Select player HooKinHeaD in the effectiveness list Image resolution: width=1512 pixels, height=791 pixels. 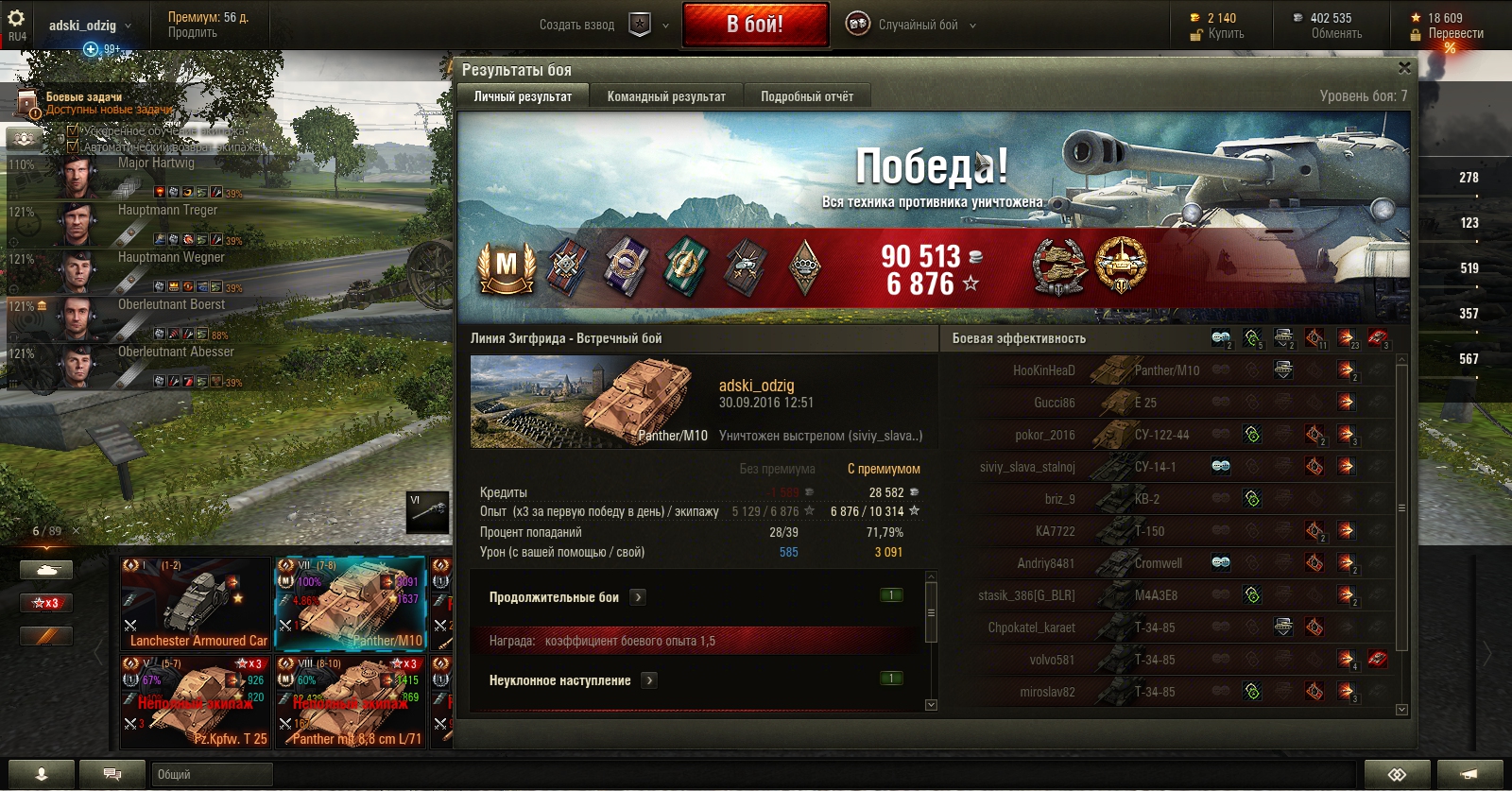click(1043, 370)
